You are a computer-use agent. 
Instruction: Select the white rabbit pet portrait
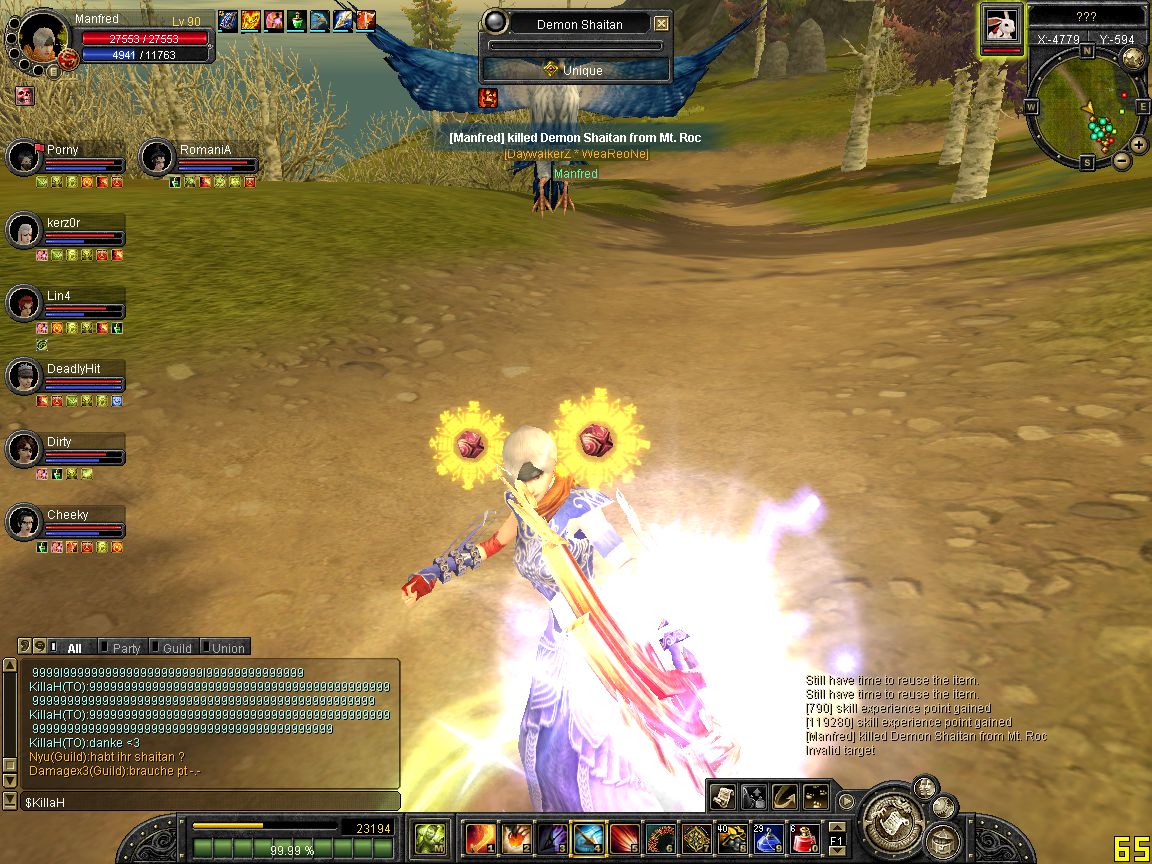[1001, 27]
